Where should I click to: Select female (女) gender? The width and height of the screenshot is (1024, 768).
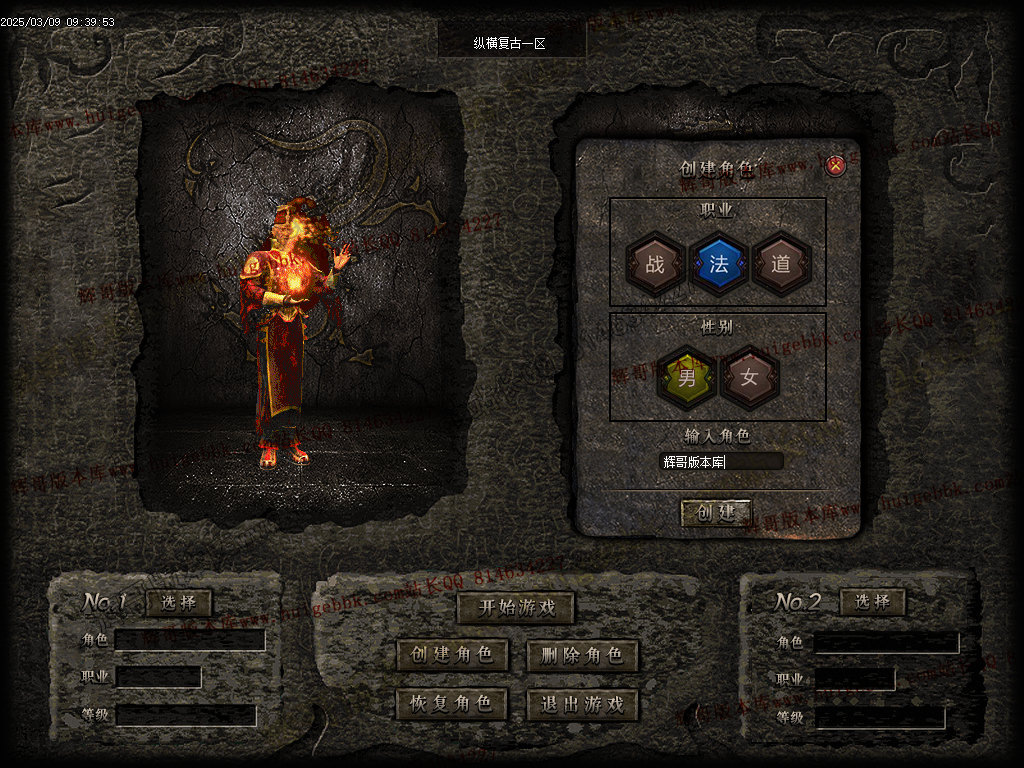tap(750, 378)
